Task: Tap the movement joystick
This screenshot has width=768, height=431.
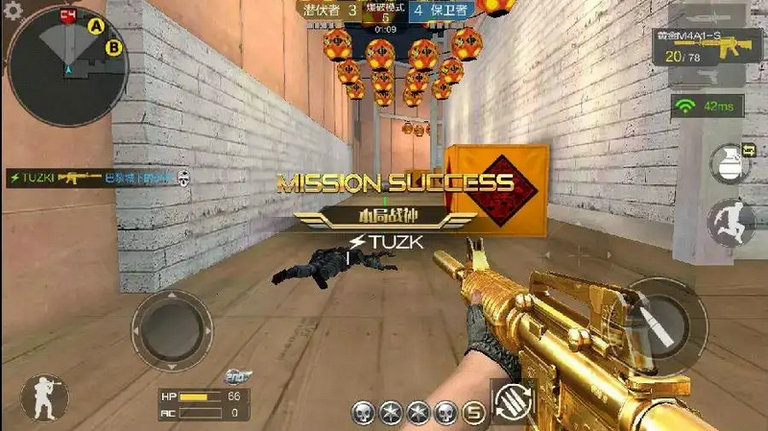Action: pyautogui.click(x=171, y=330)
